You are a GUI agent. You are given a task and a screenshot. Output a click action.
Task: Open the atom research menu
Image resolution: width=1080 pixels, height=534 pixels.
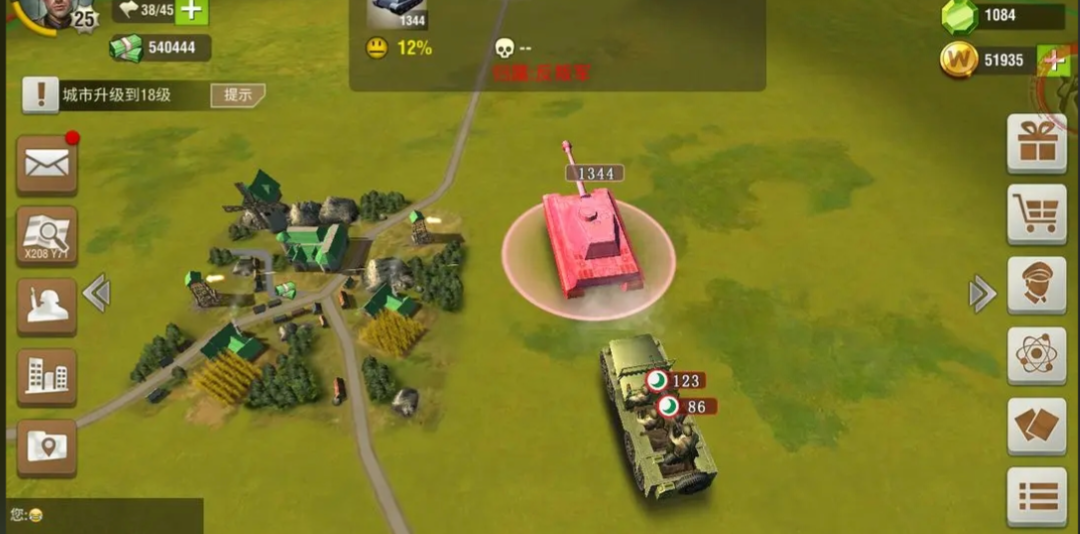[x=1036, y=355]
